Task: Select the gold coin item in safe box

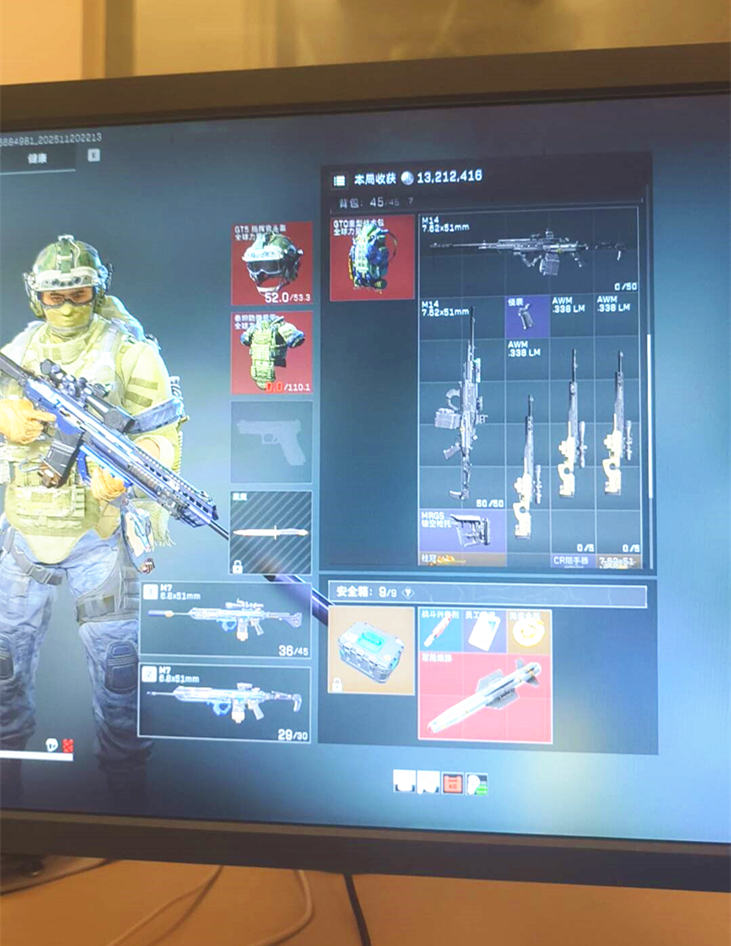Action: 529,629
